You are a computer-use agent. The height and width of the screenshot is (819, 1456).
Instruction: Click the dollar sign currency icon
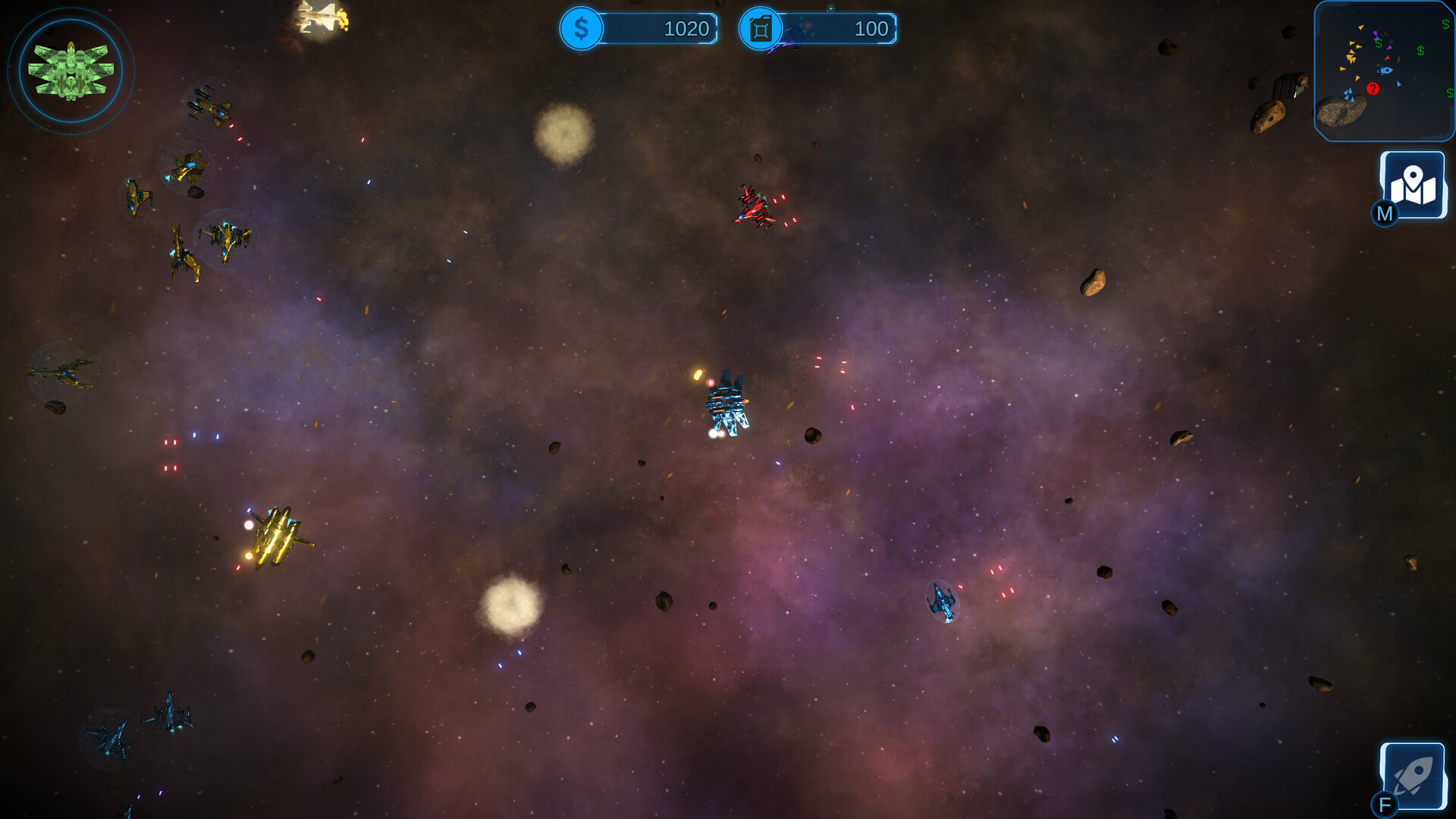(581, 29)
